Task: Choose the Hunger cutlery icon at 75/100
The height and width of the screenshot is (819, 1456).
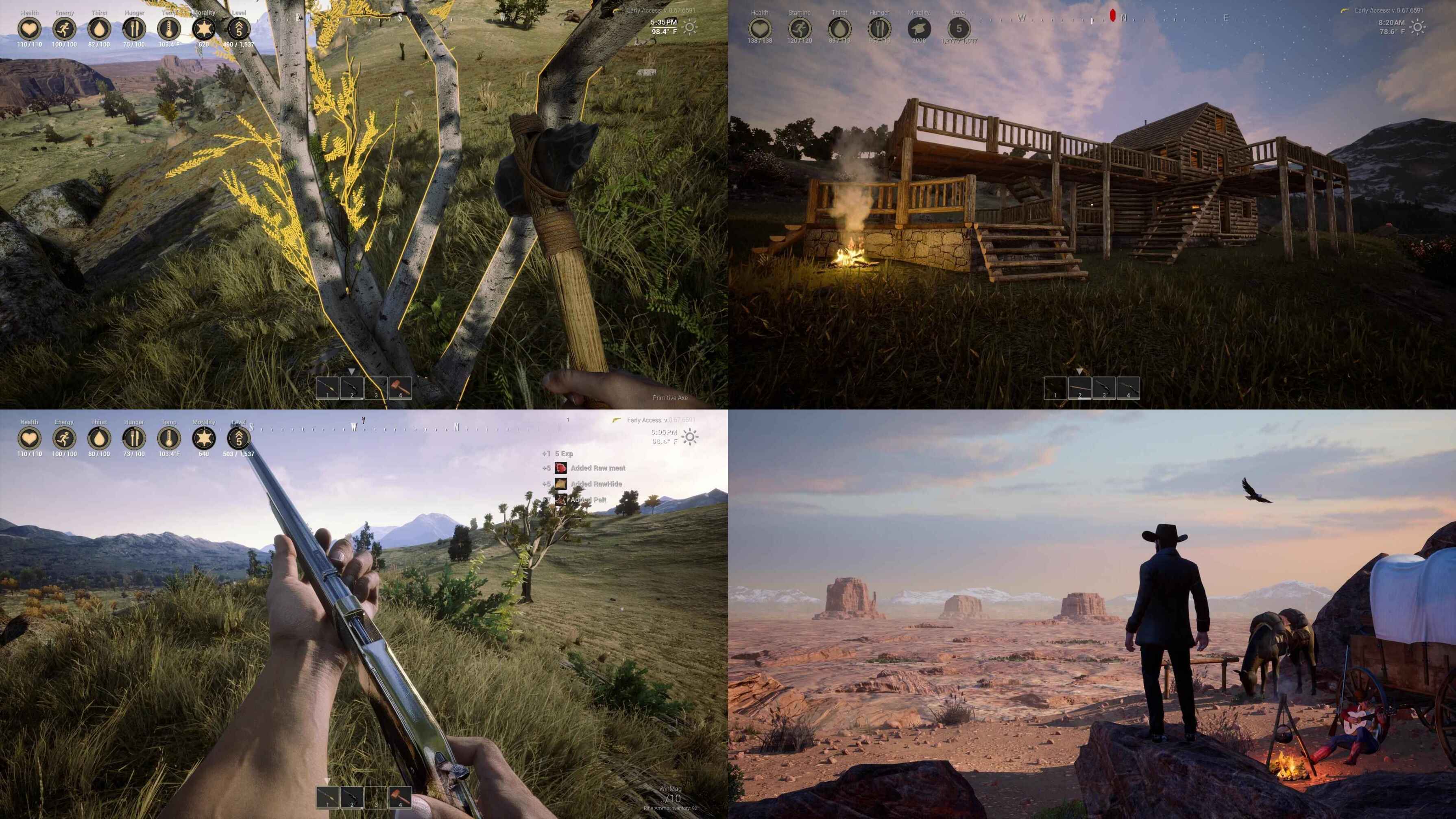Action: tap(134, 28)
